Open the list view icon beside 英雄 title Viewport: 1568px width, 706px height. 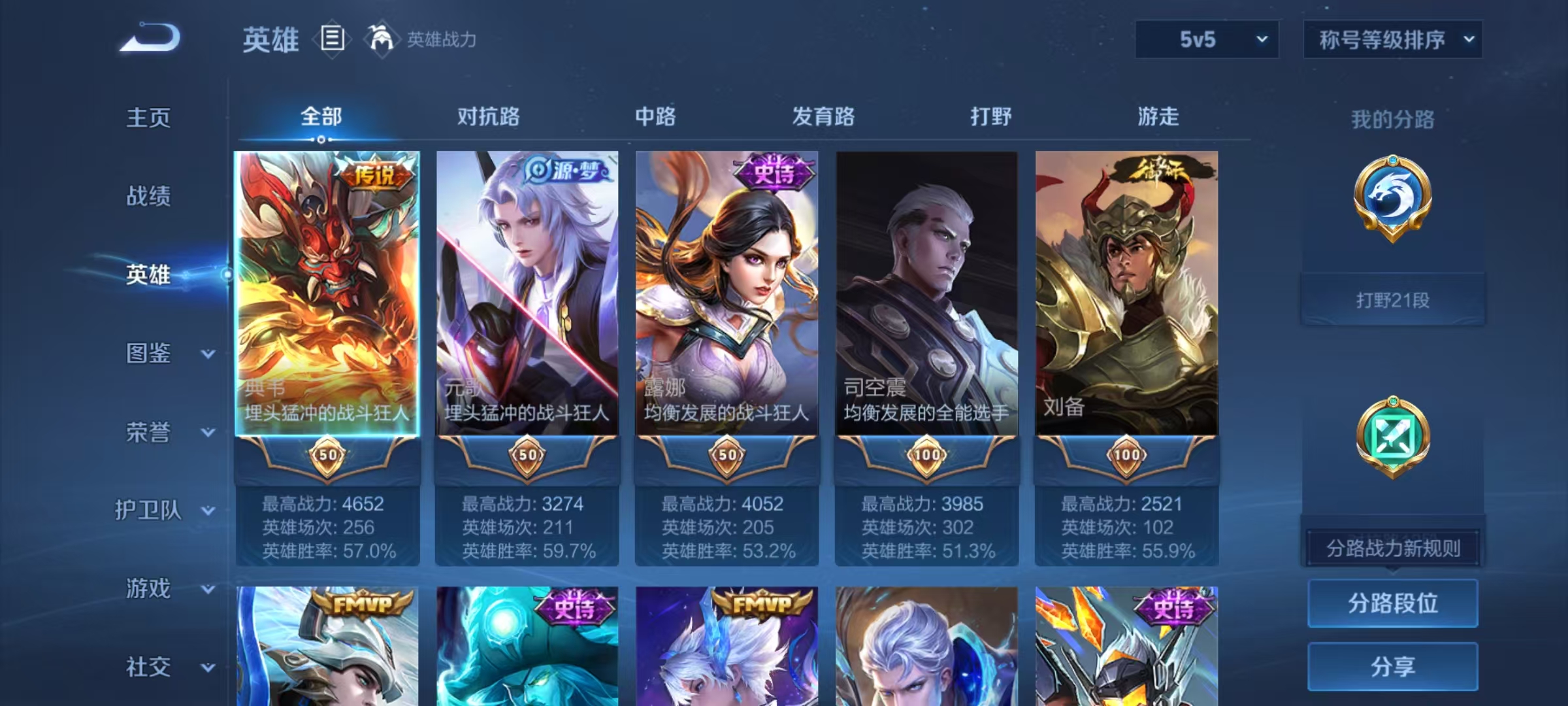click(332, 41)
